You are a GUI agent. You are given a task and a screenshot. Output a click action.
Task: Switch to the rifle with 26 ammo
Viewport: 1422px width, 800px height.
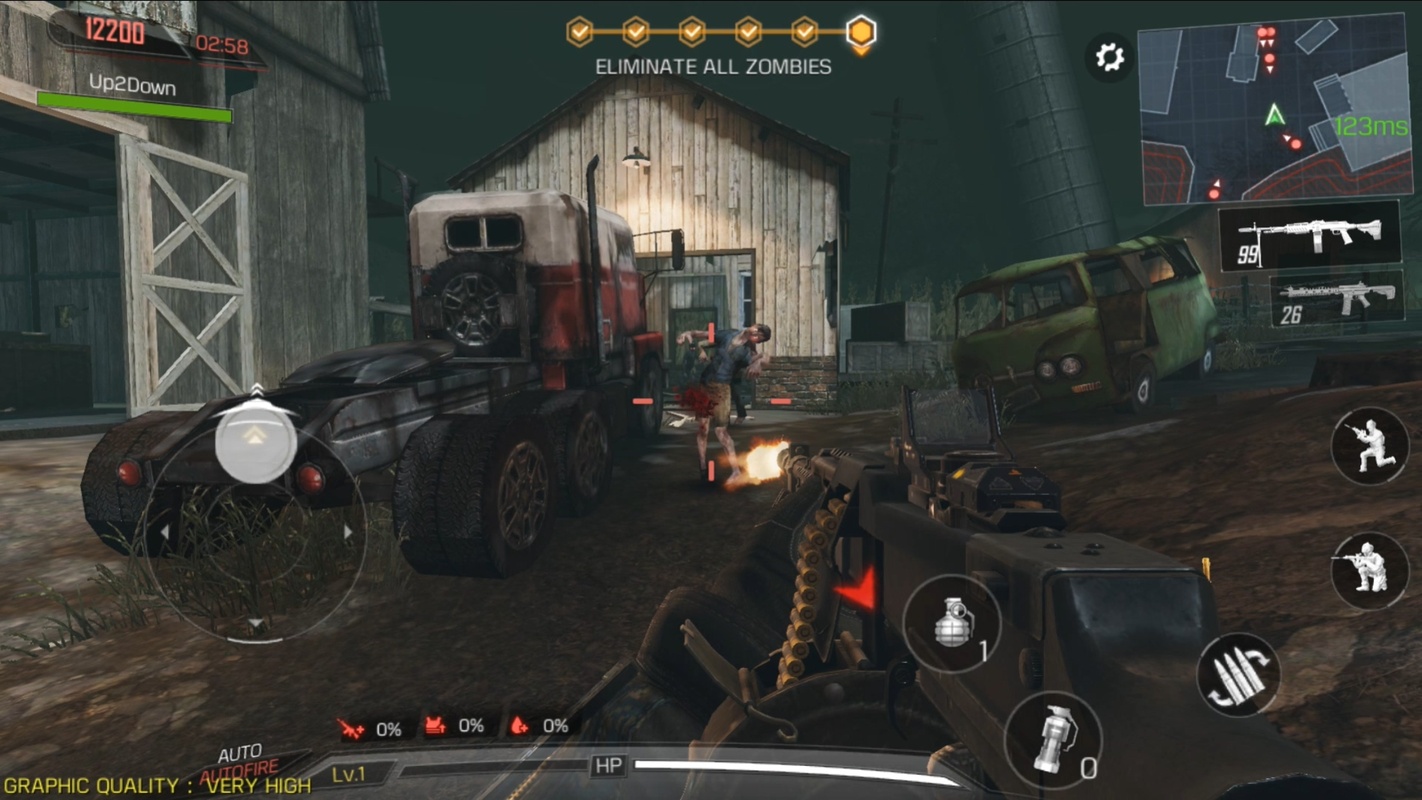click(1336, 297)
